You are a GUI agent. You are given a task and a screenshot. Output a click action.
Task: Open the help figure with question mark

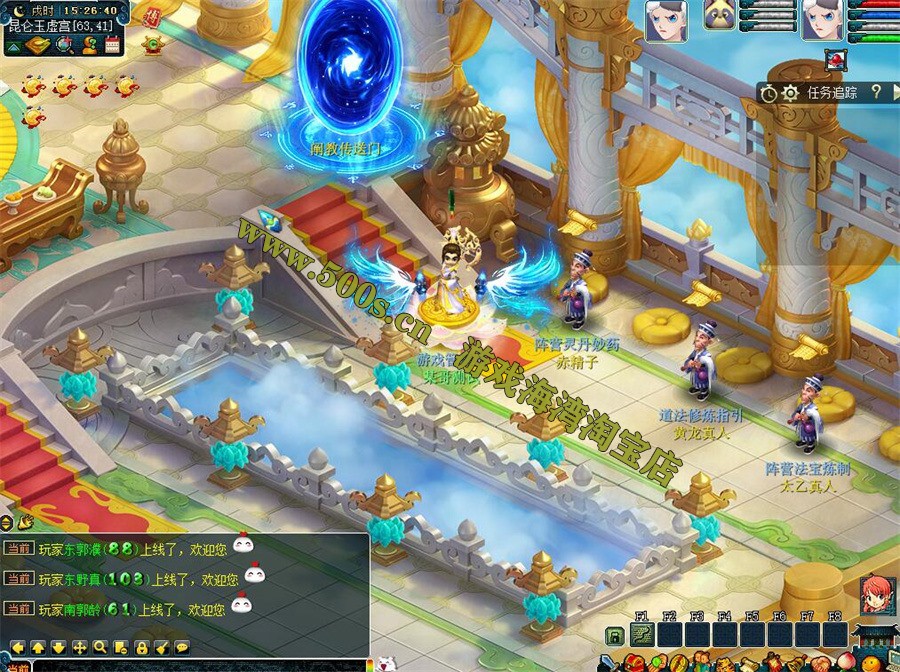point(88,45)
